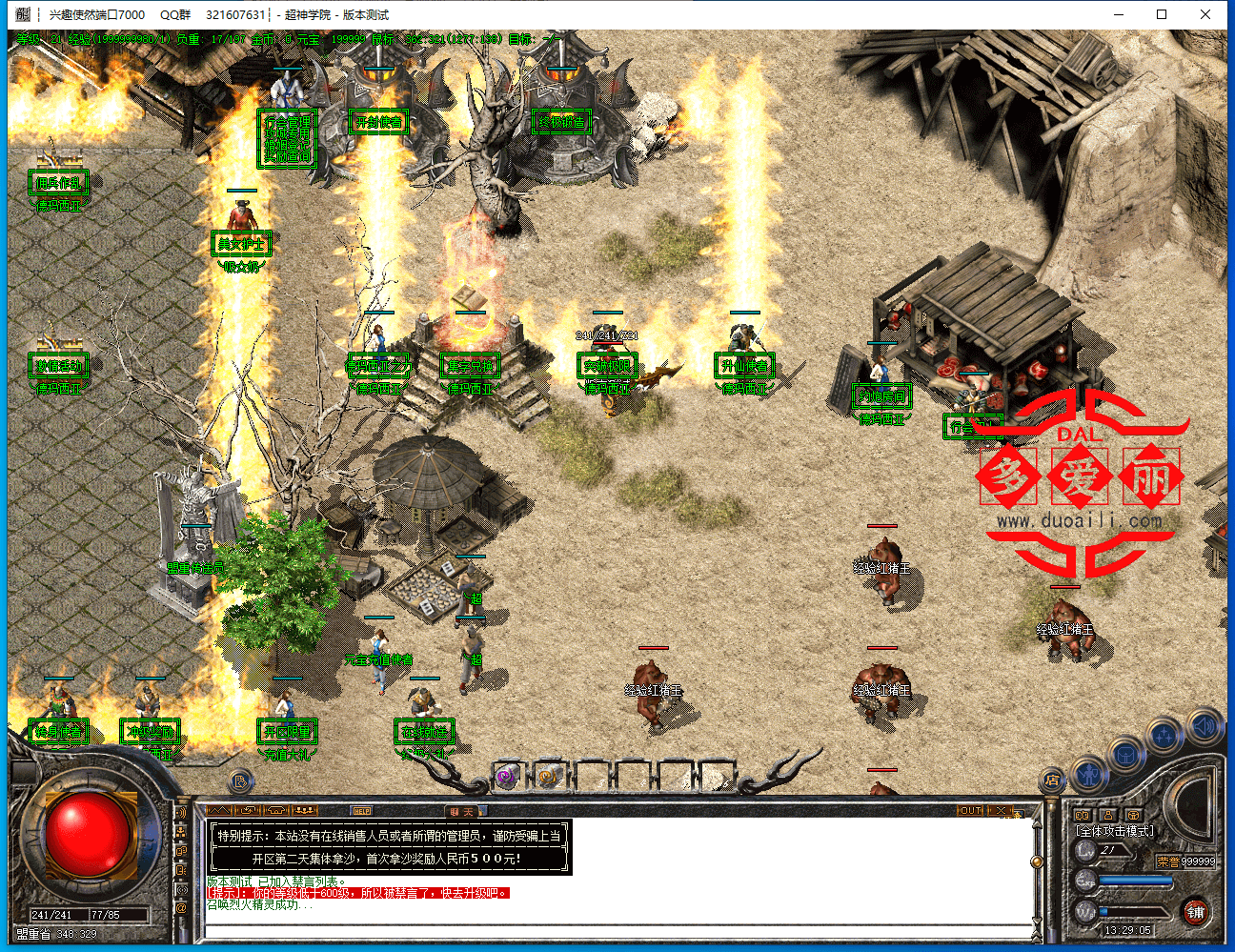The image size is (1235, 952).
Task: Switch to the 聊天 chat tab
Action: pyautogui.click(x=462, y=811)
